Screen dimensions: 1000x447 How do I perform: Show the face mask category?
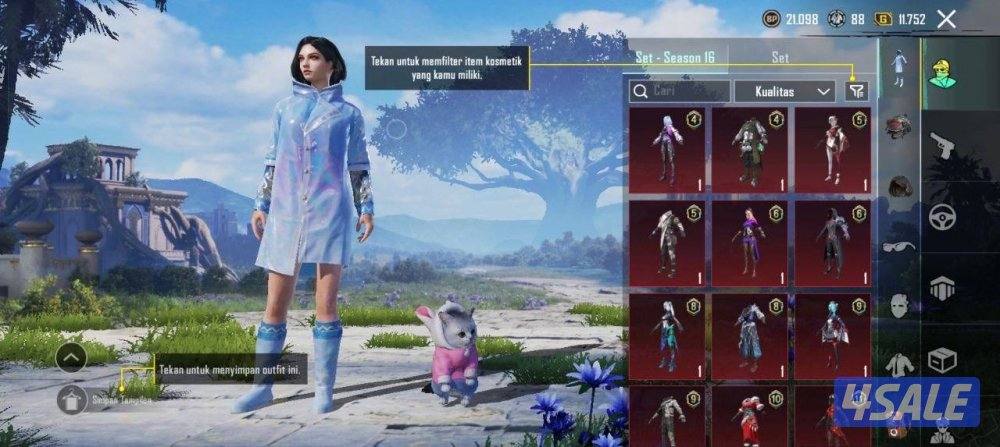point(899,305)
